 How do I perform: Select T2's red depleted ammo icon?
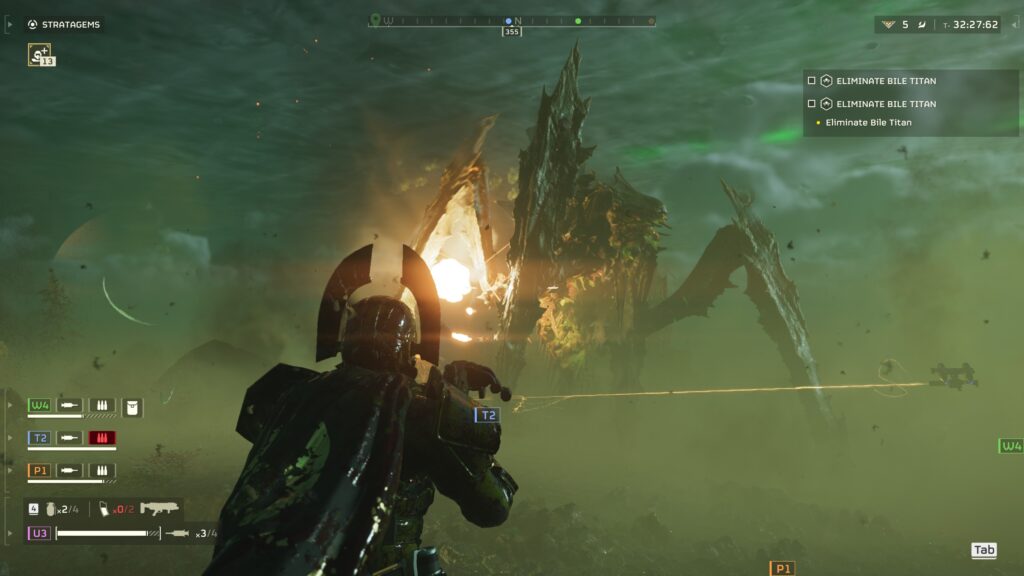click(x=102, y=438)
